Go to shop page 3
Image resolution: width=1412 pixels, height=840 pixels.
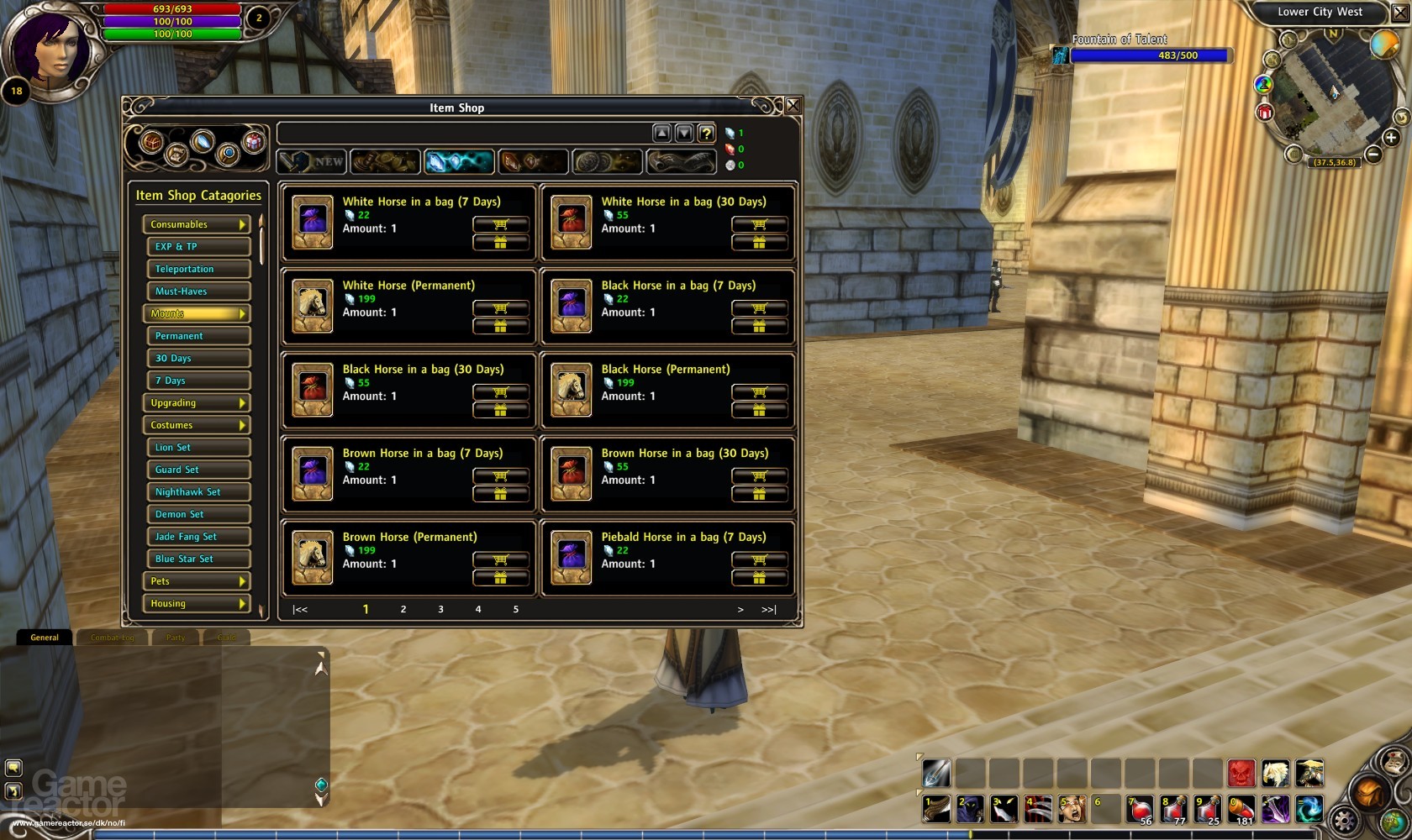[x=440, y=609]
